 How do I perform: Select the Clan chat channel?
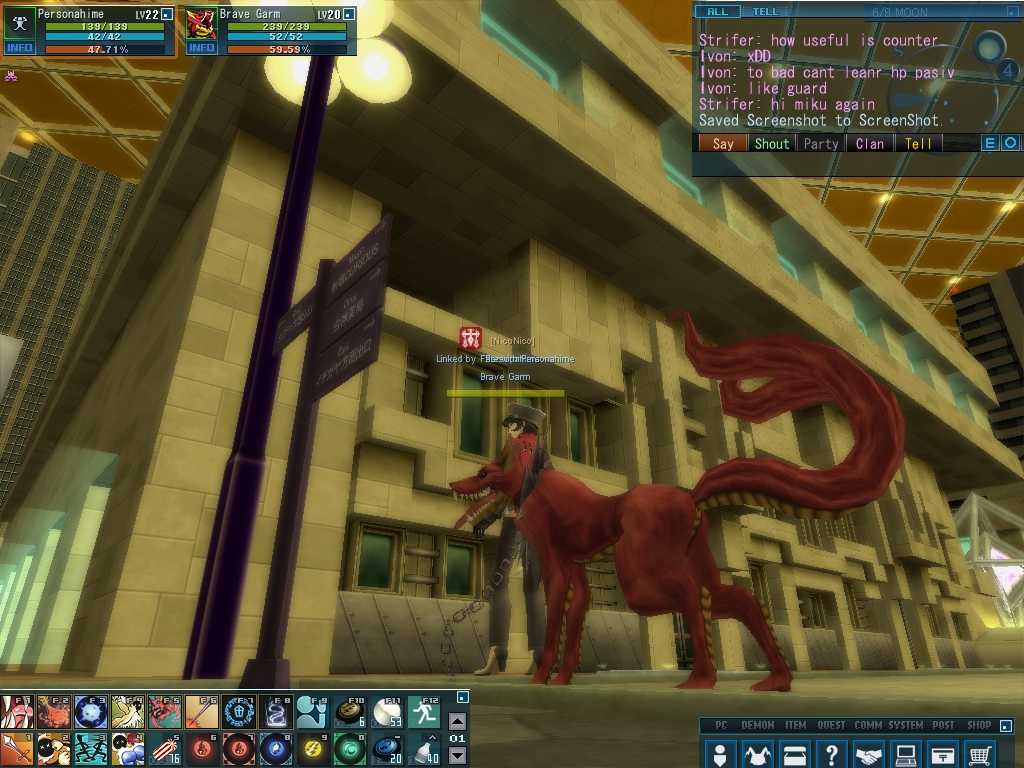(x=869, y=143)
